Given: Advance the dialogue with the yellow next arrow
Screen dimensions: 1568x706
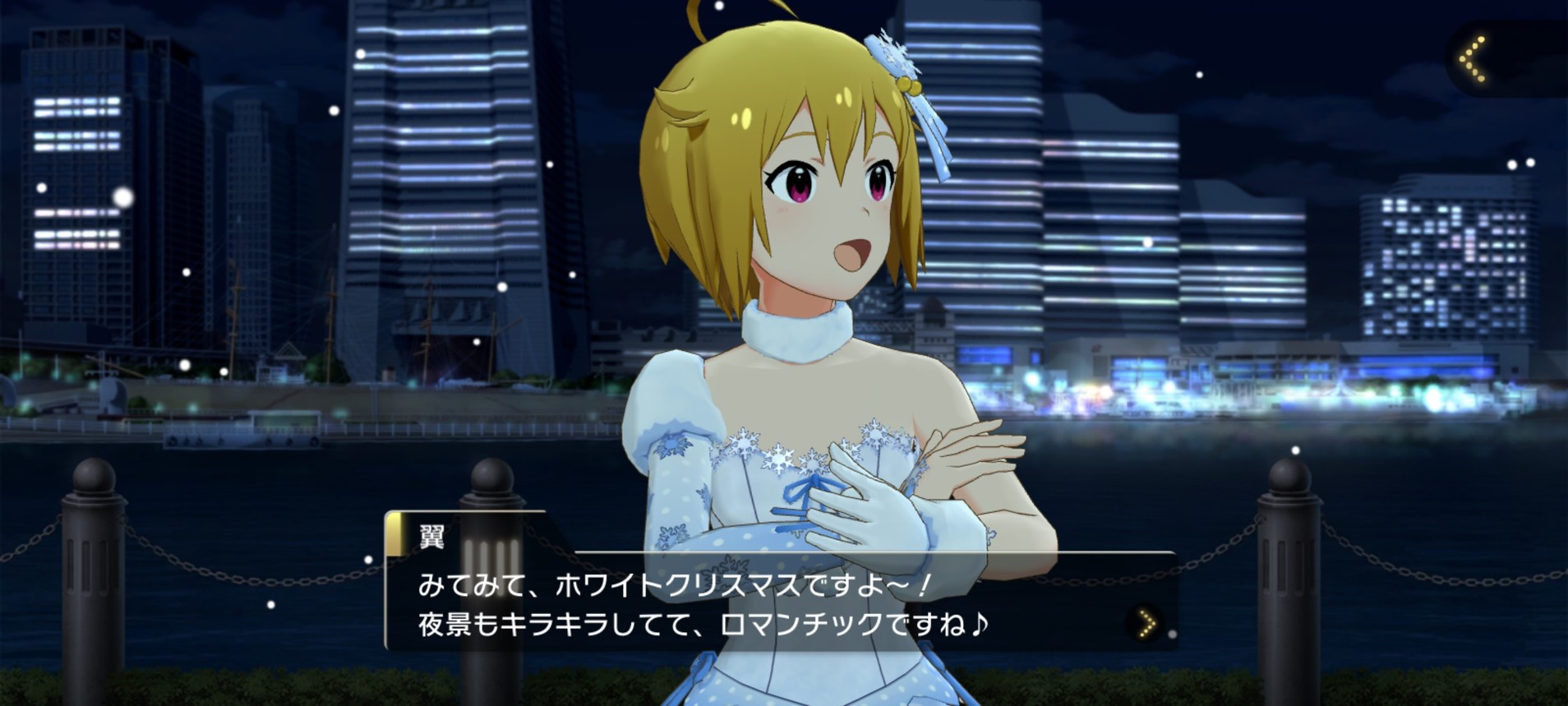Looking at the screenshot, I should point(1147,624).
